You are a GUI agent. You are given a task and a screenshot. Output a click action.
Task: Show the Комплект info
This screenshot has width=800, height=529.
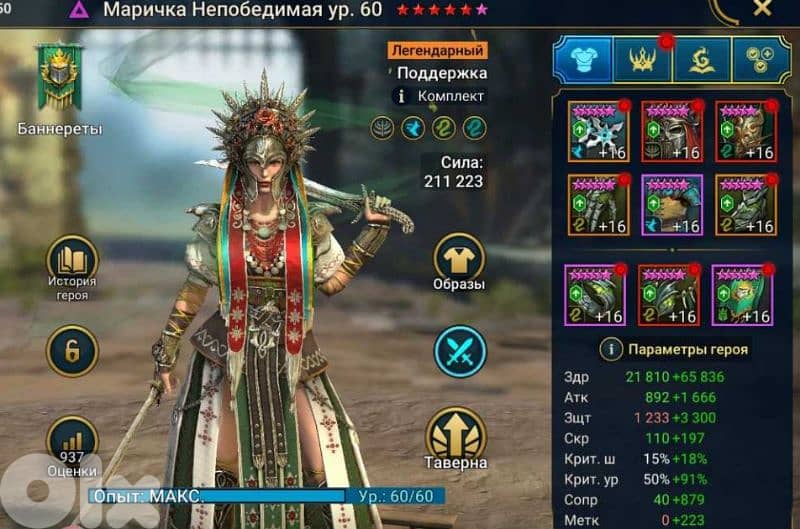402,96
